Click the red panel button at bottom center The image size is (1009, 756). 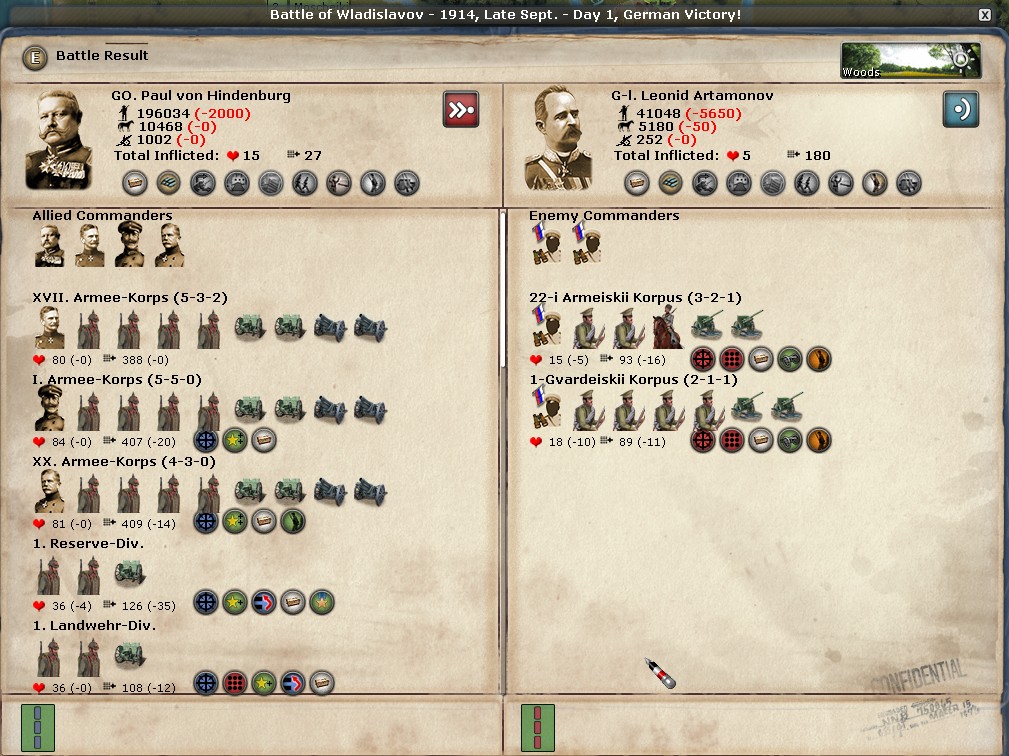pos(537,727)
